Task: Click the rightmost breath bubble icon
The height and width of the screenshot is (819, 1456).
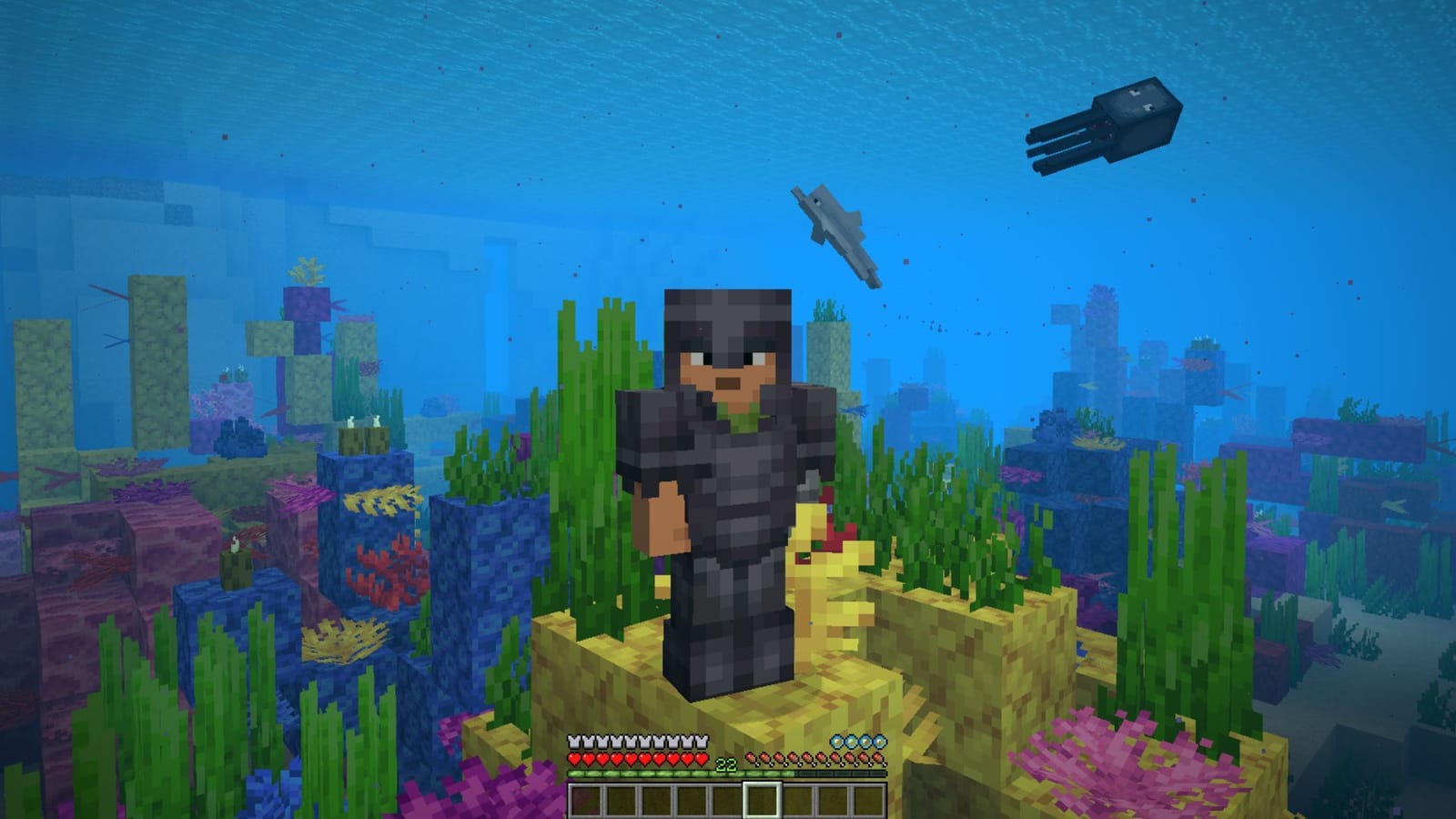Action: [879, 743]
